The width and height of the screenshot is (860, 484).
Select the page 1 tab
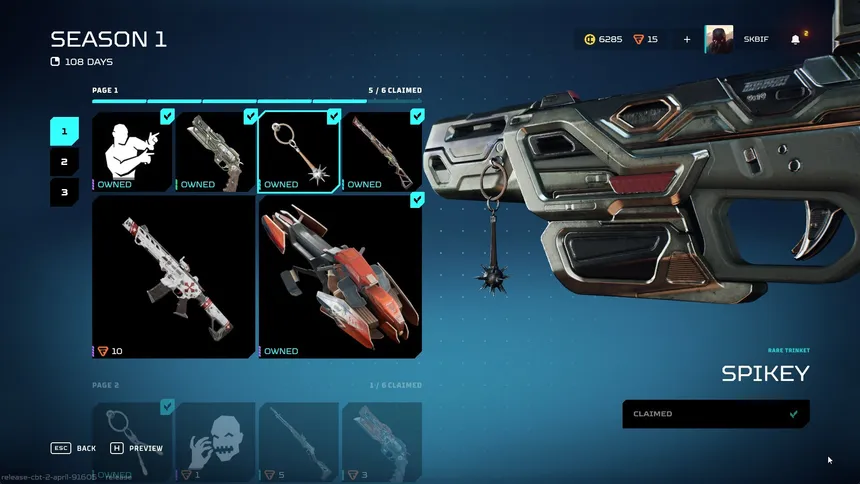tap(64, 131)
